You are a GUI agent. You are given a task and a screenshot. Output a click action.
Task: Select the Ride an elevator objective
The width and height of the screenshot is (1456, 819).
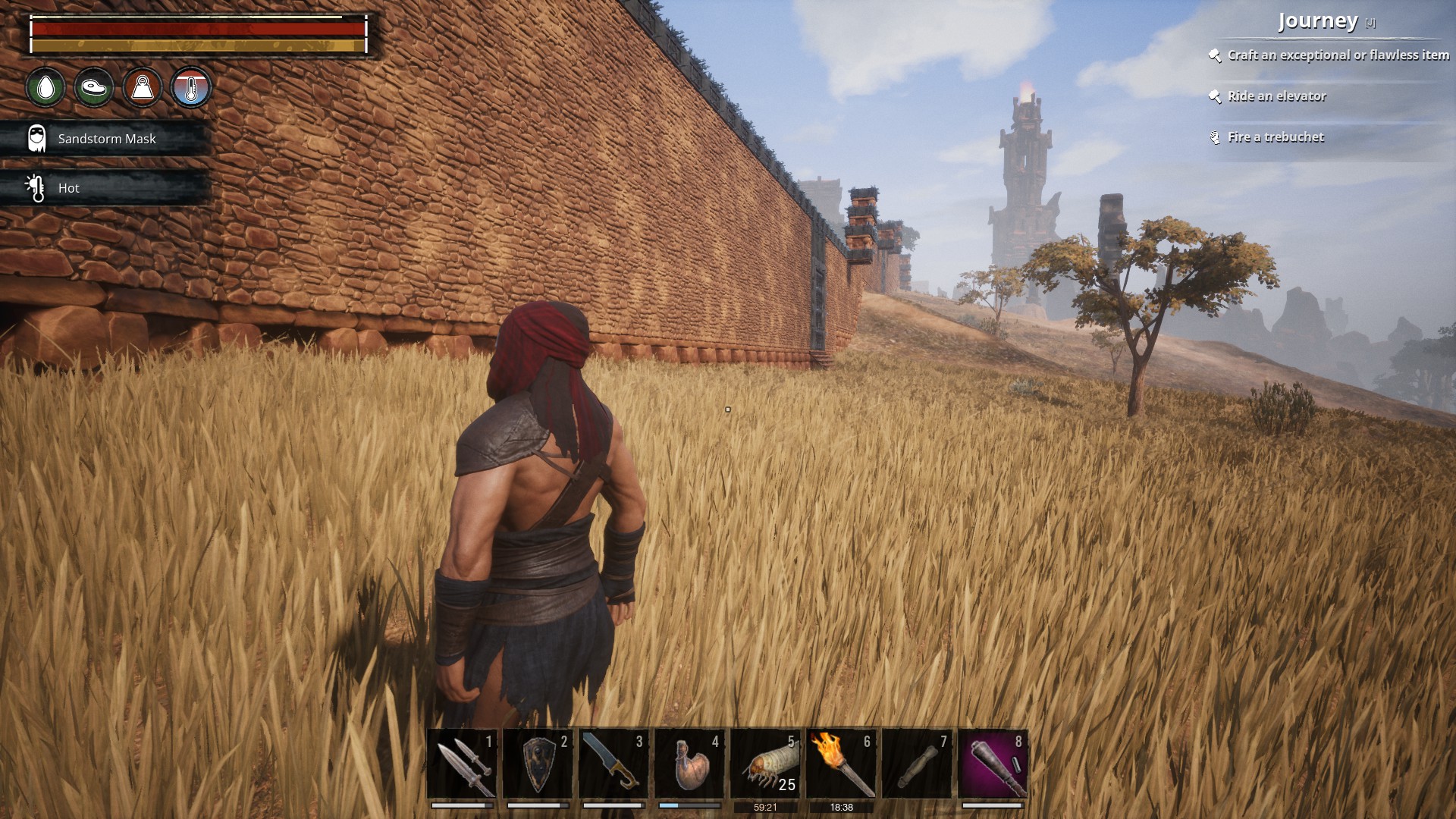tap(1277, 96)
